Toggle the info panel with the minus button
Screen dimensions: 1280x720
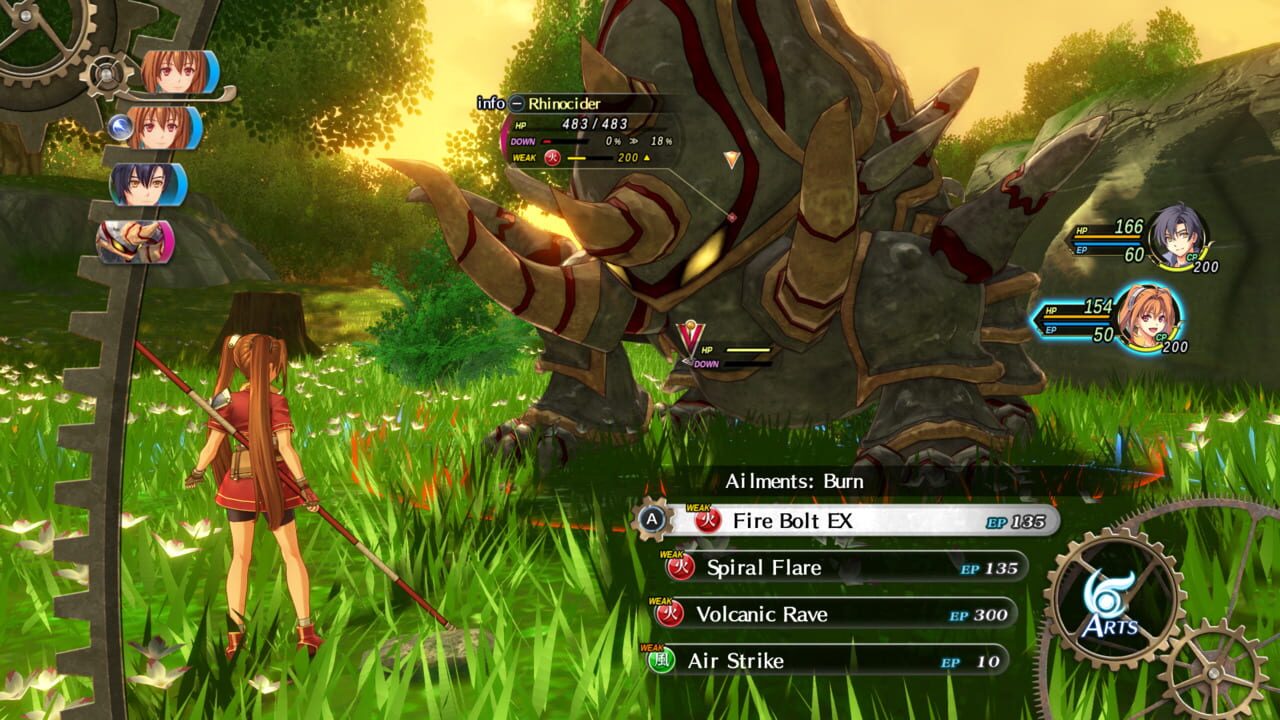pyautogui.click(x=517, y=102)
